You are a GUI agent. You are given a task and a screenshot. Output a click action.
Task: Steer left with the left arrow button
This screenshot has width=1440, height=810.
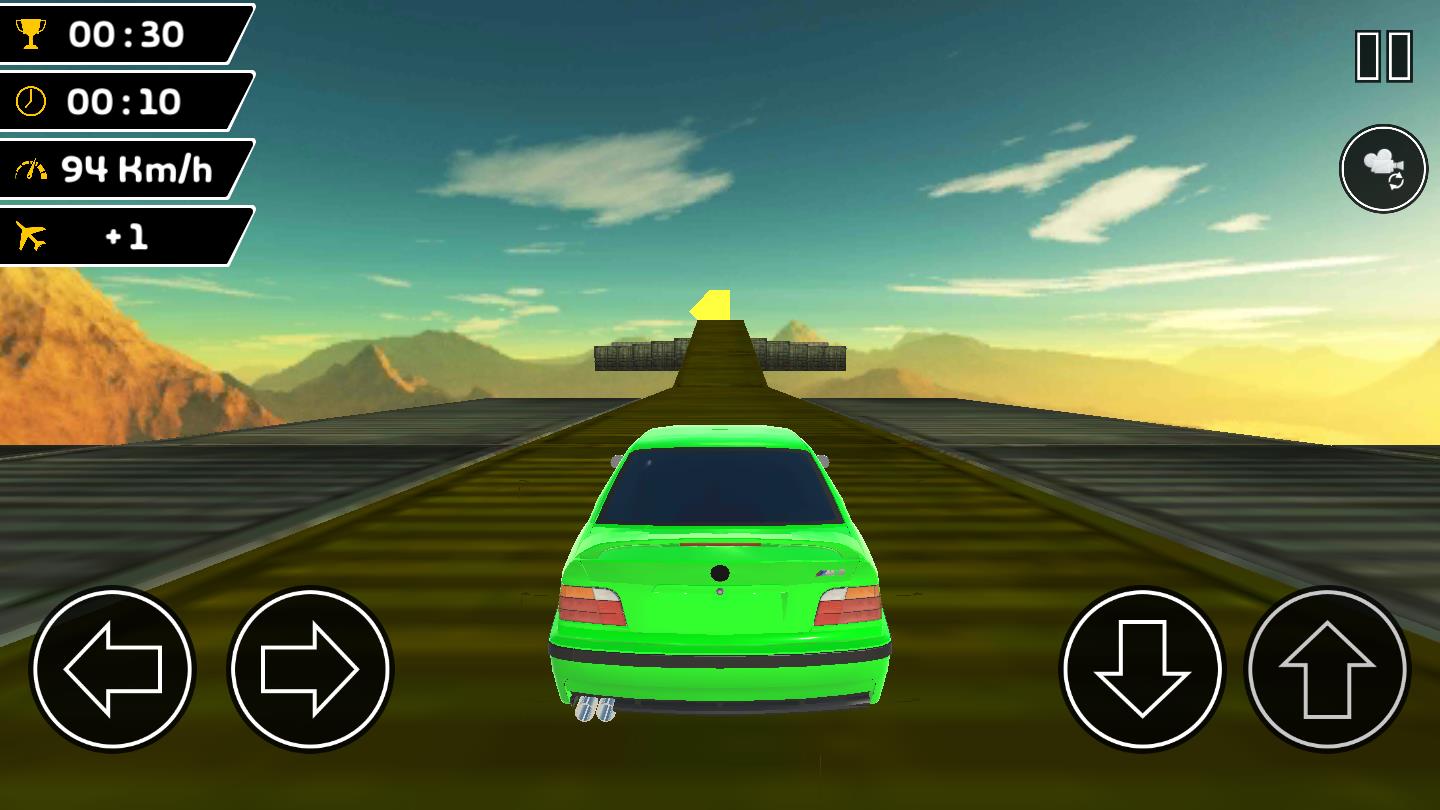(112, 668)
